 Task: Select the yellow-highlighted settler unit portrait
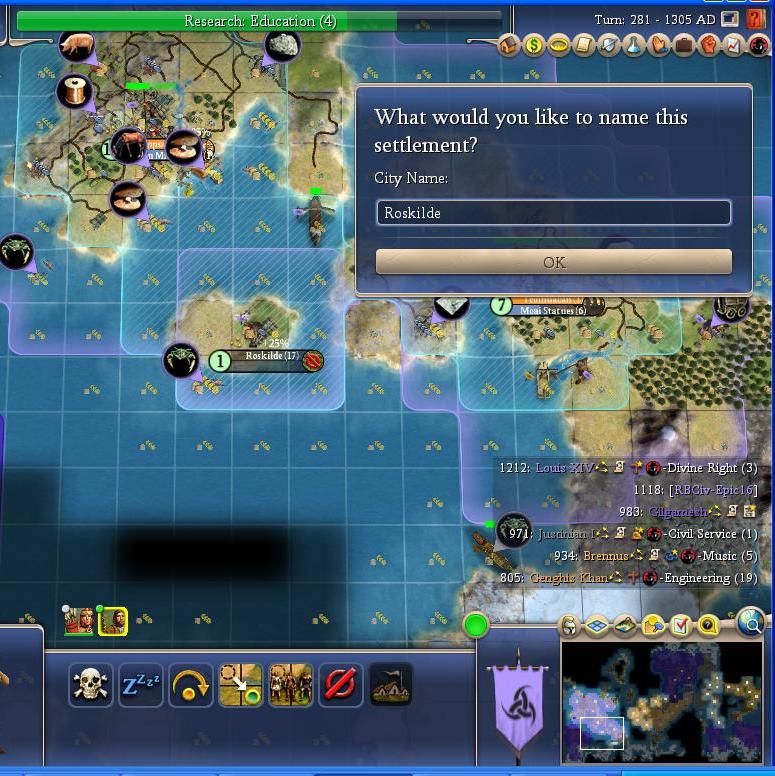point(111,621)
